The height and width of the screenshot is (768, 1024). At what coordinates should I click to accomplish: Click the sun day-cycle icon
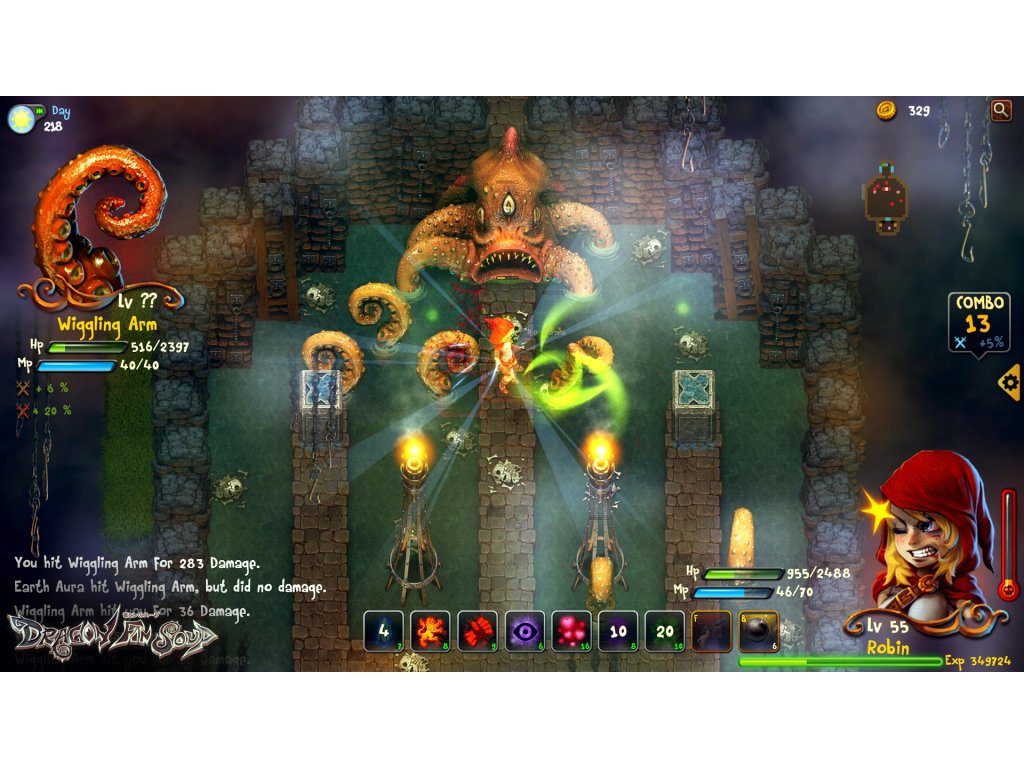(20, 119)
